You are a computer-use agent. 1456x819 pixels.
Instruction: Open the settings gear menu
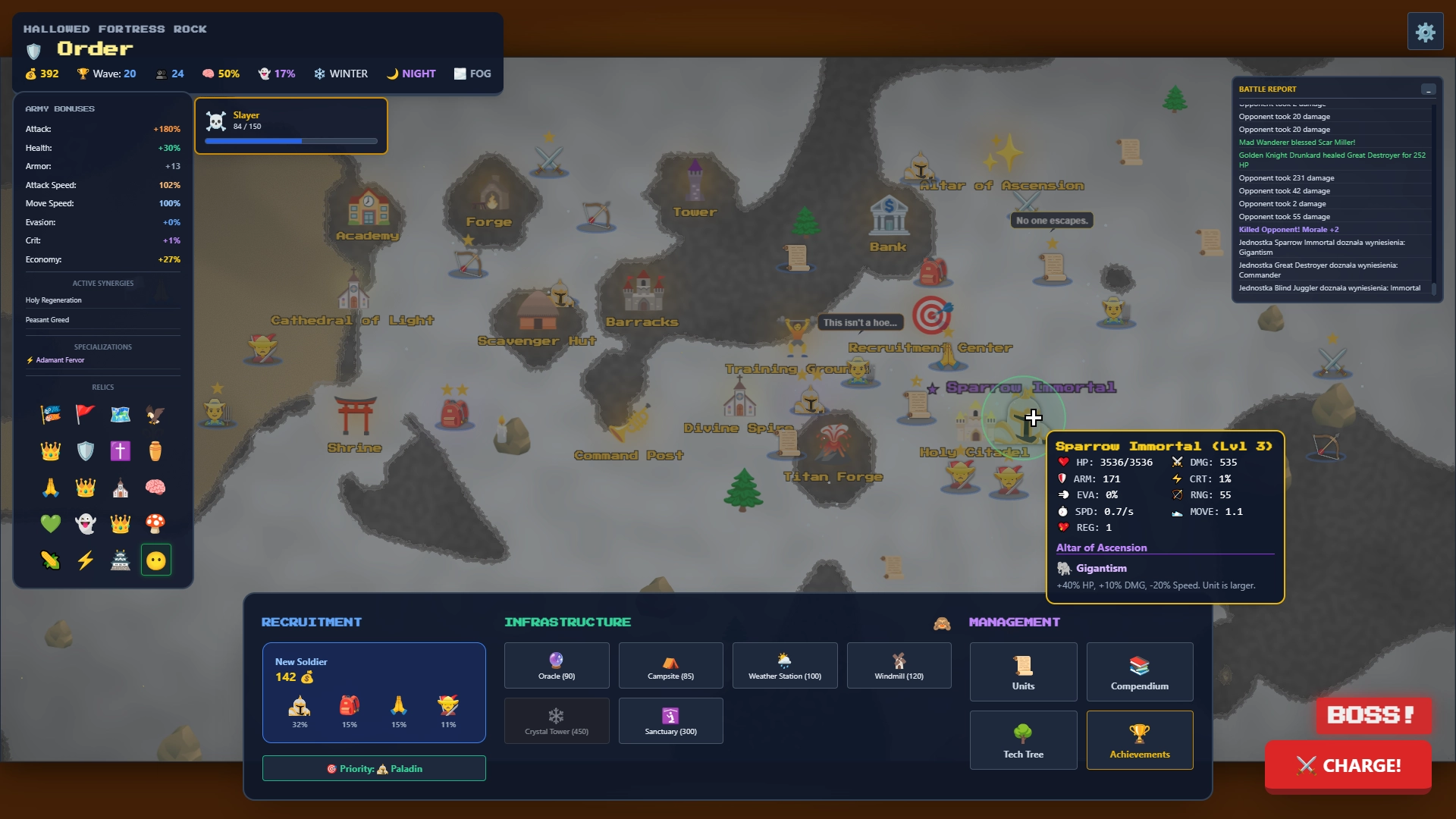click(x=1426, y=31)
